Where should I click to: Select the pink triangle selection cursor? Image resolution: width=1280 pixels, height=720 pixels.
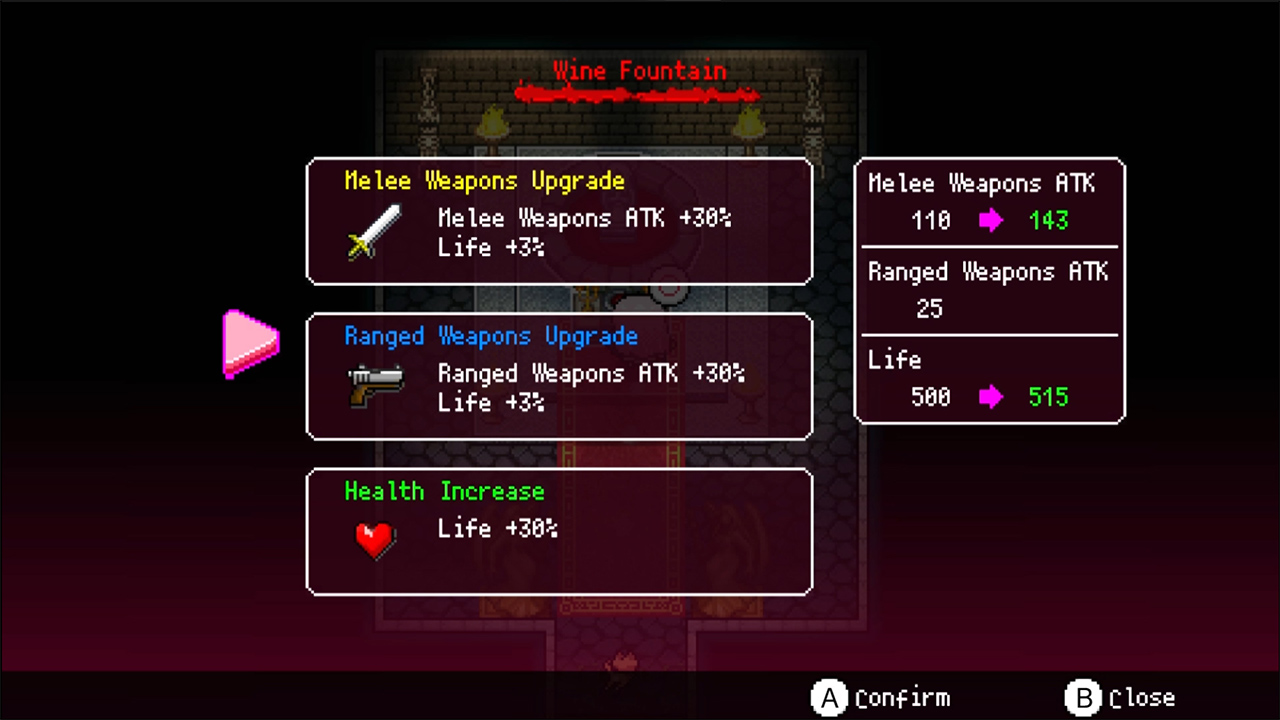(250, 344)
